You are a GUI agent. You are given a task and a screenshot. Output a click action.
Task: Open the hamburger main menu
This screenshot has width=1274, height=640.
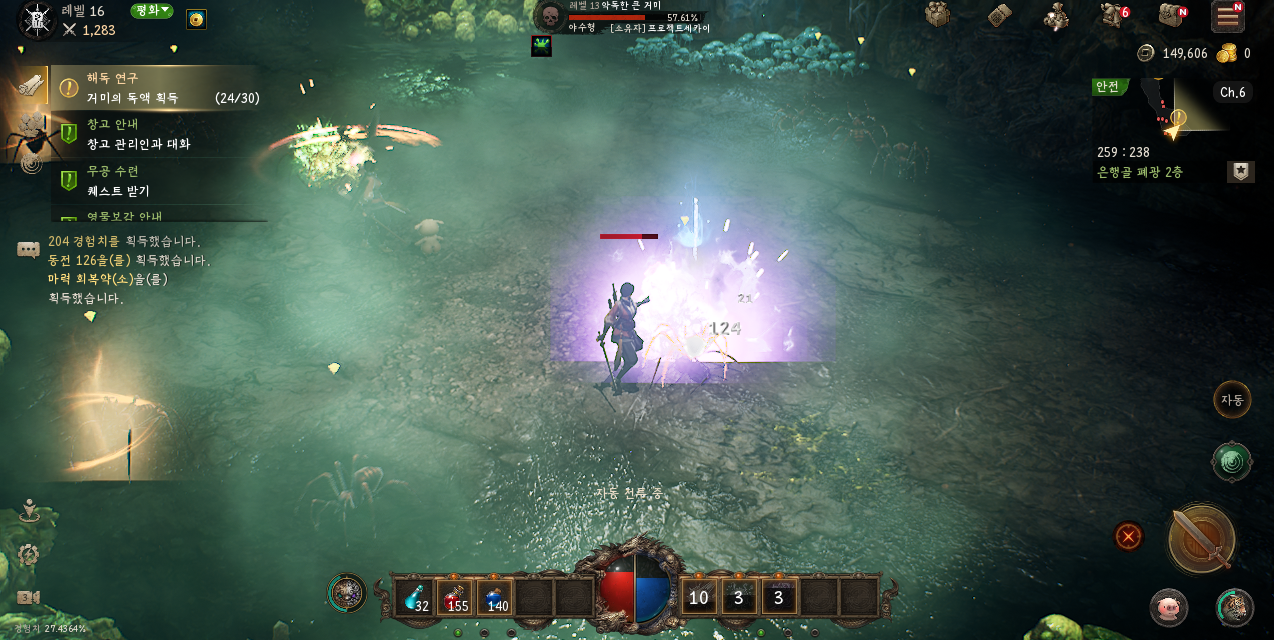point(1227,16)
